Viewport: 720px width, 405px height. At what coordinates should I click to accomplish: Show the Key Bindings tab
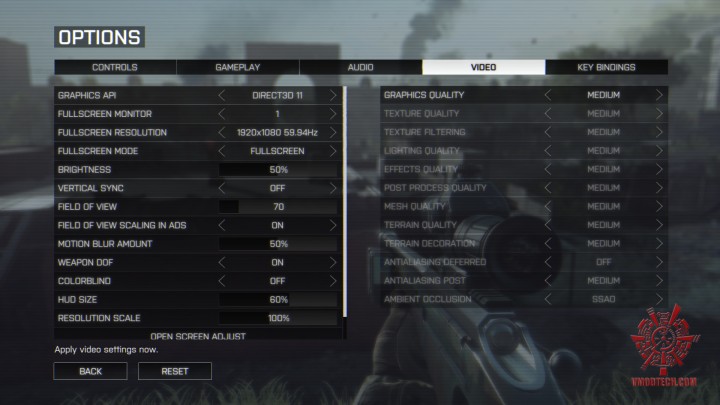(606, 67)
